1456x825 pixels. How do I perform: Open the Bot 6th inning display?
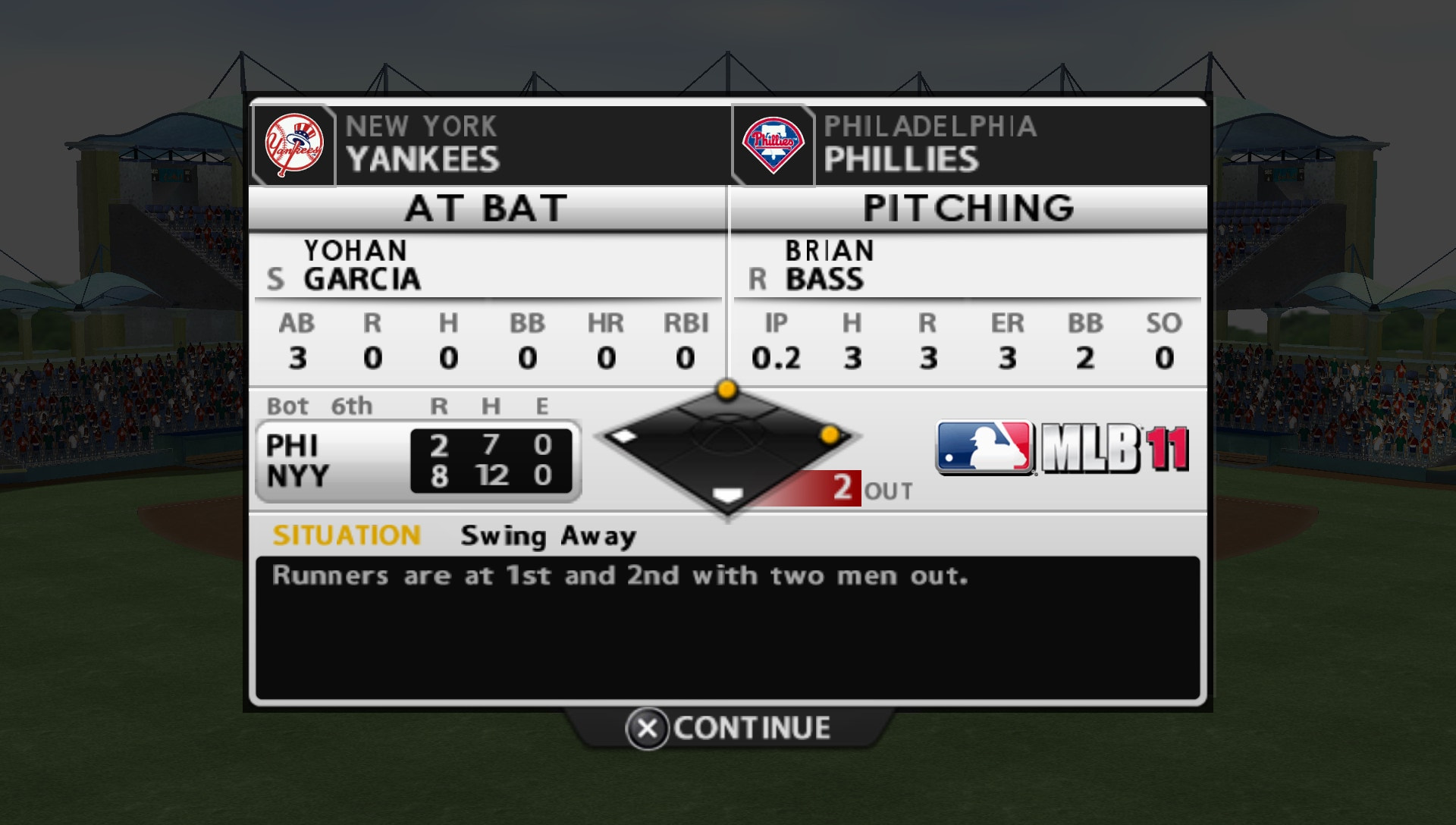(x=321, y=406)
